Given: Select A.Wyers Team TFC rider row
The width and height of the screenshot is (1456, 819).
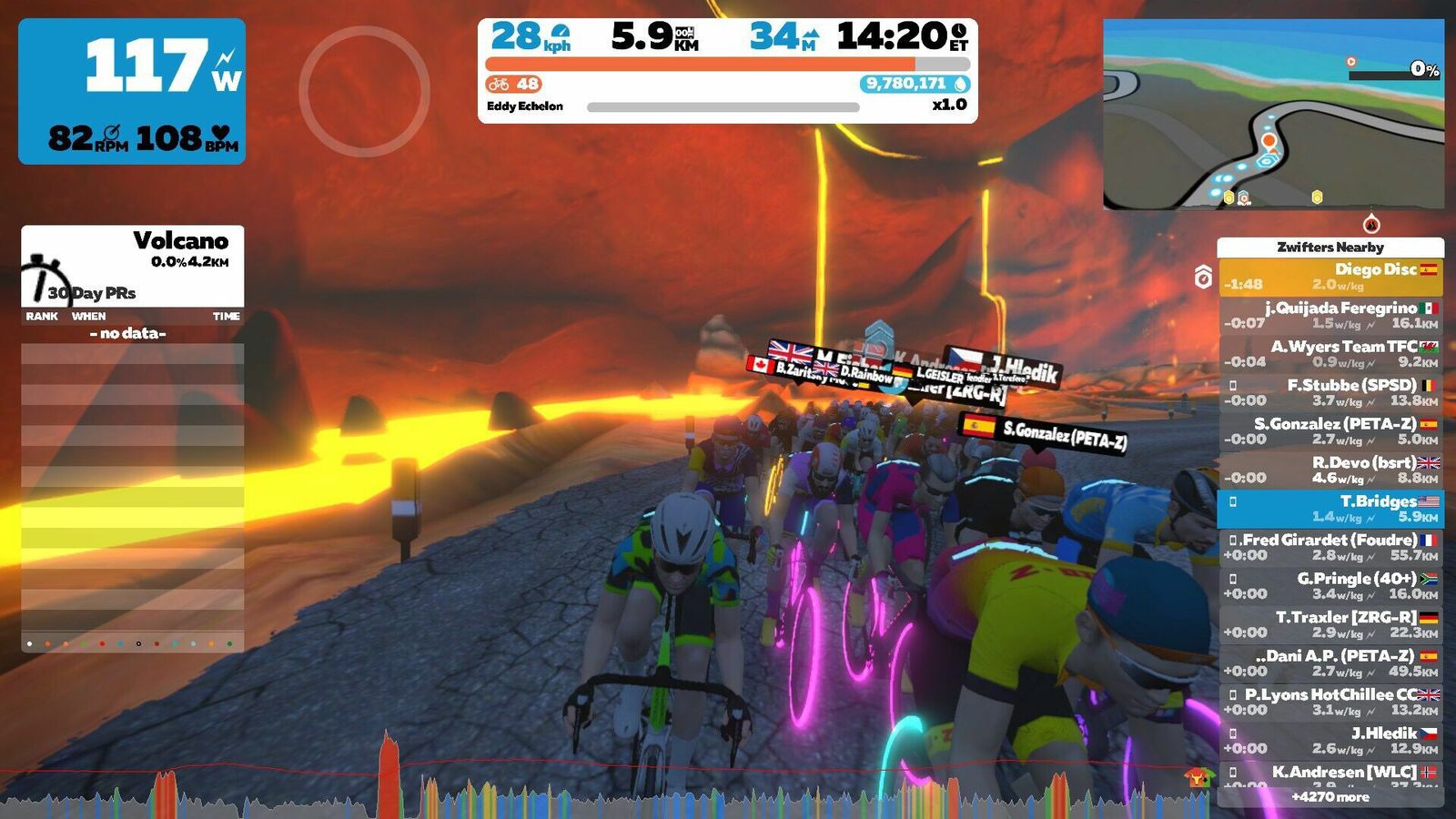Looking at the screenshot, I should pyautogui.click(x=1330, y=354).
